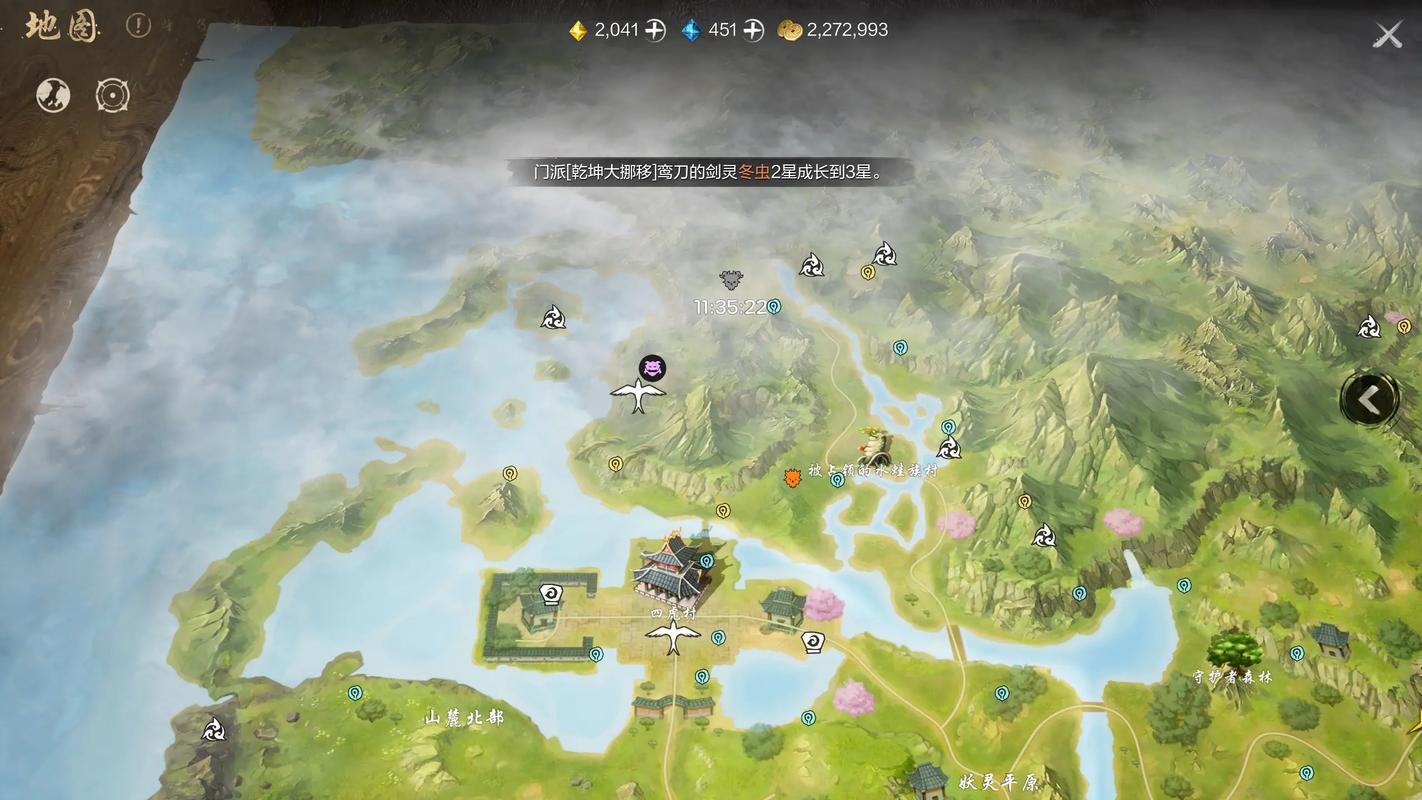This screenshot has height=800, width=1422.
Task: Open the map info exclamation icon
Action: [138, 26]
